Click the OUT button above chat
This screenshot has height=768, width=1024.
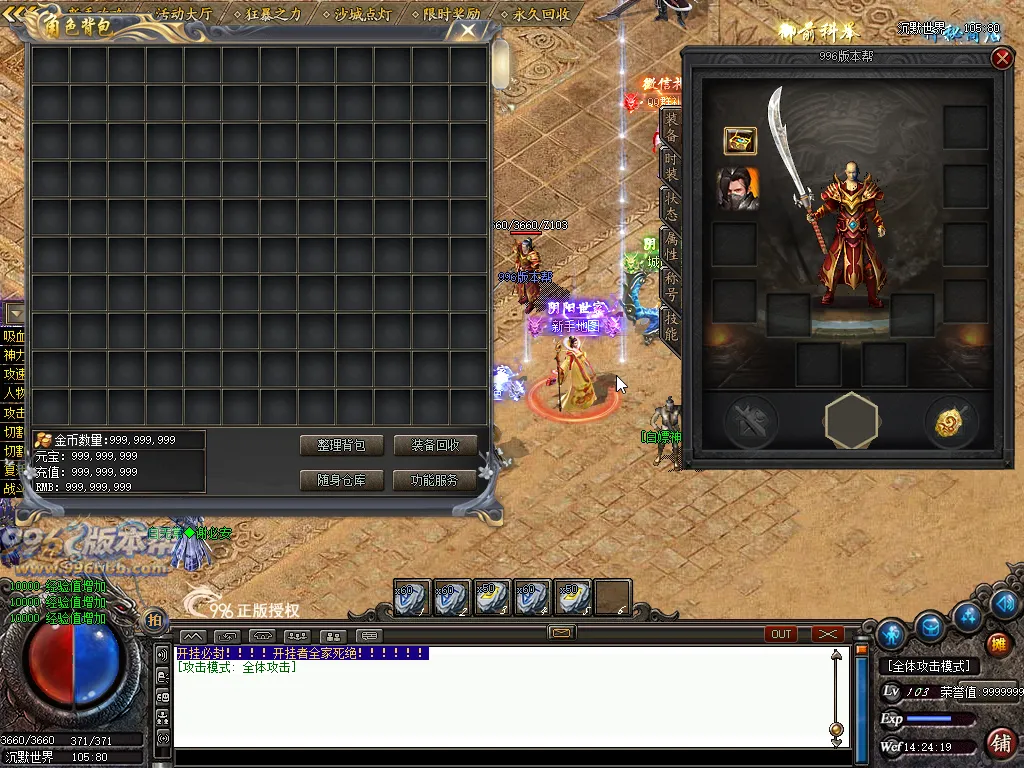pos(781,634)
